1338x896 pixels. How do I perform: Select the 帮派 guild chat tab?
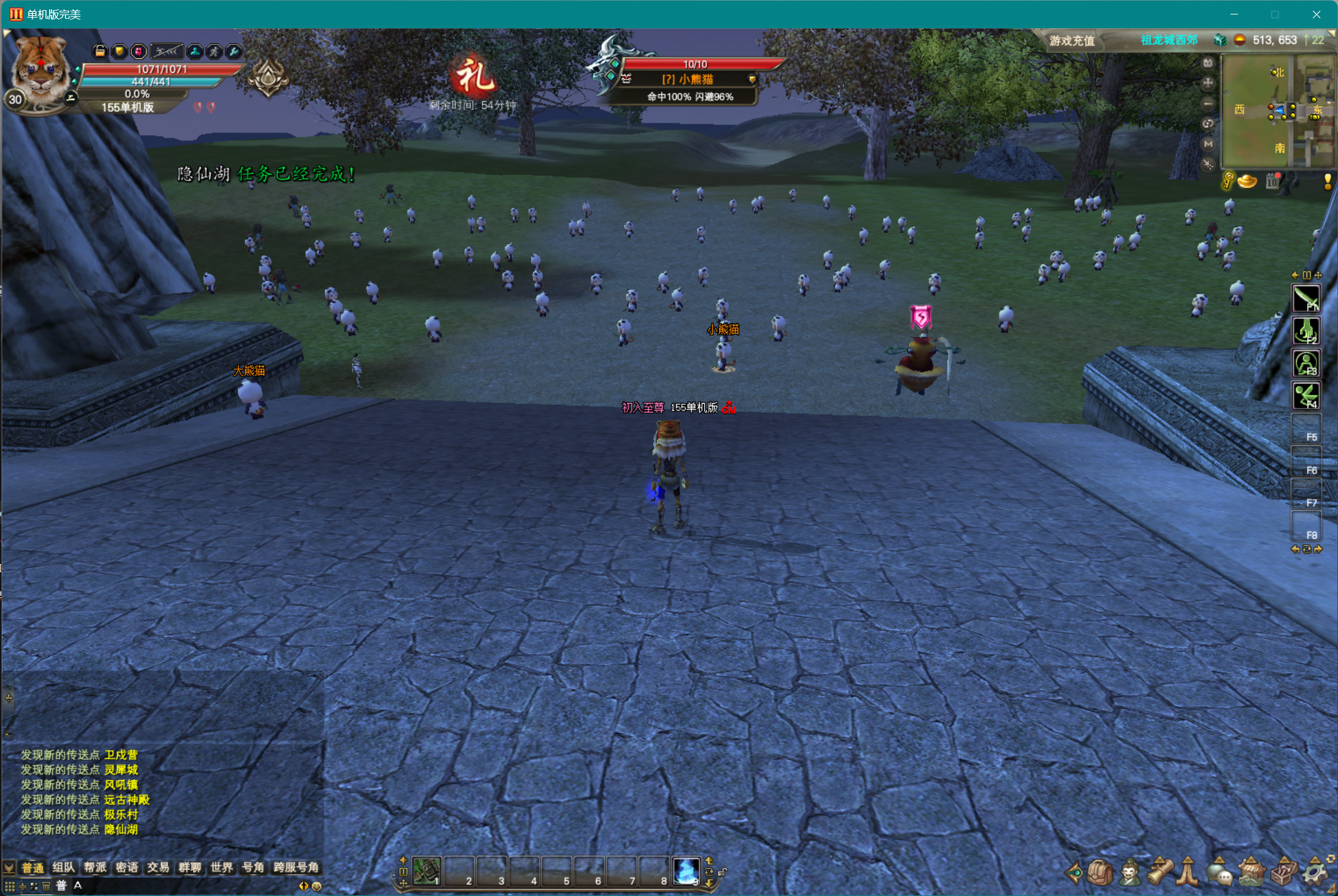point(95,868)
